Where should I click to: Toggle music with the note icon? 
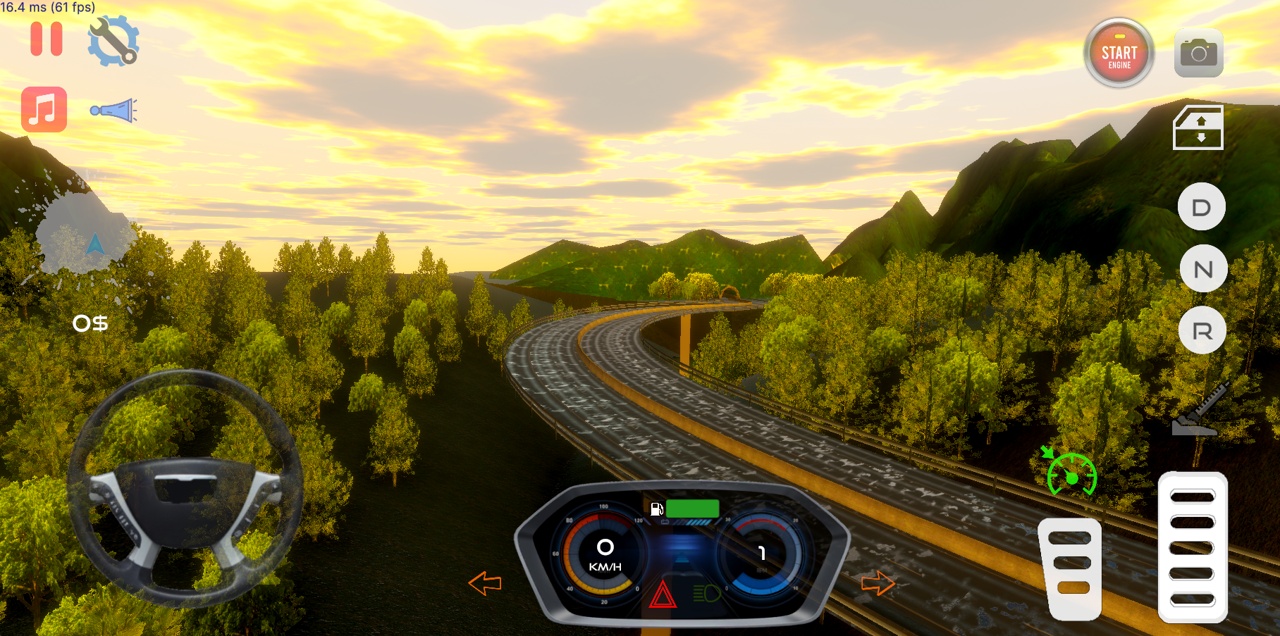click(x=44, y=109)
